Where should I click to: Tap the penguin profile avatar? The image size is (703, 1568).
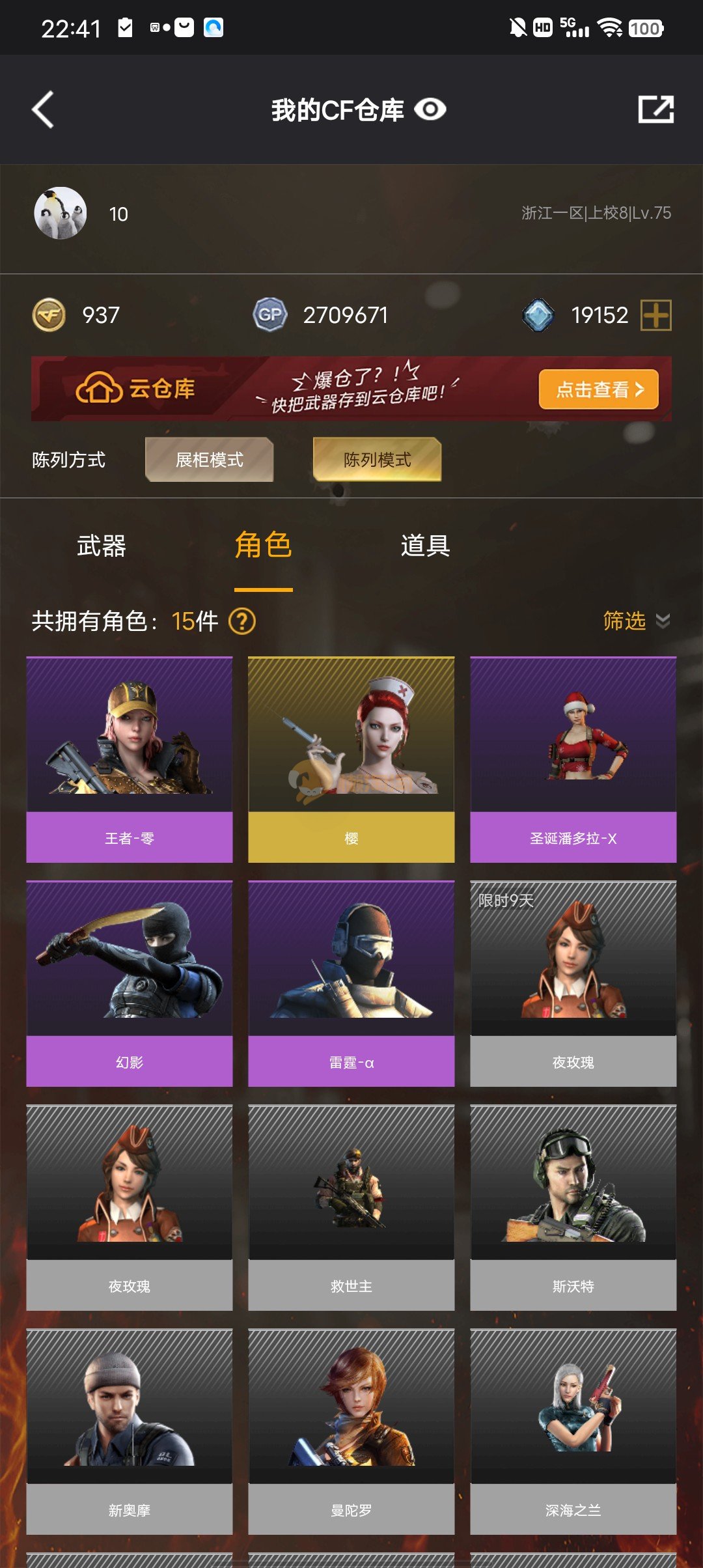(x=60, y=214)
